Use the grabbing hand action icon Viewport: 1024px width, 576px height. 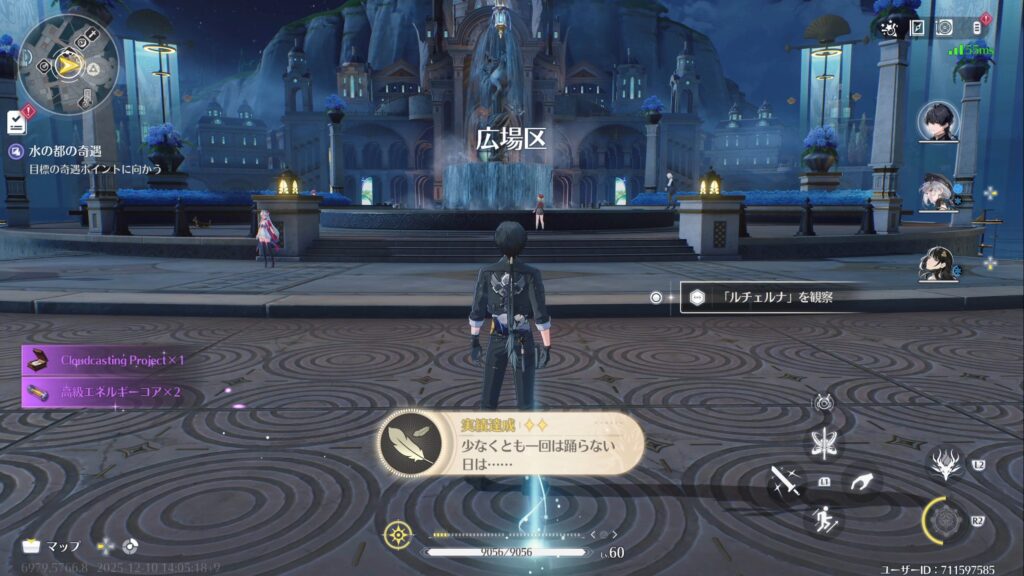point(862,483)
